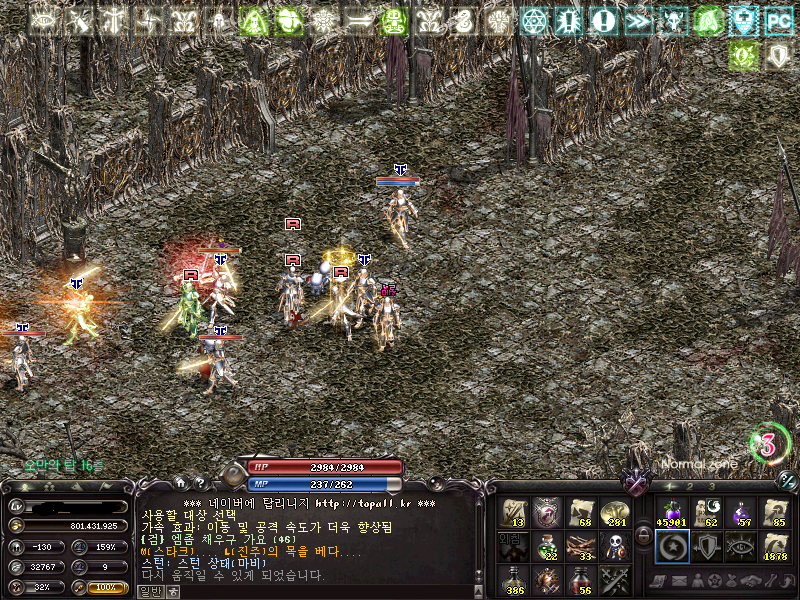Viewport: 800px width, 600px height.
Task: Use the purple potion with 45901 count
Action: pos(669,512)
